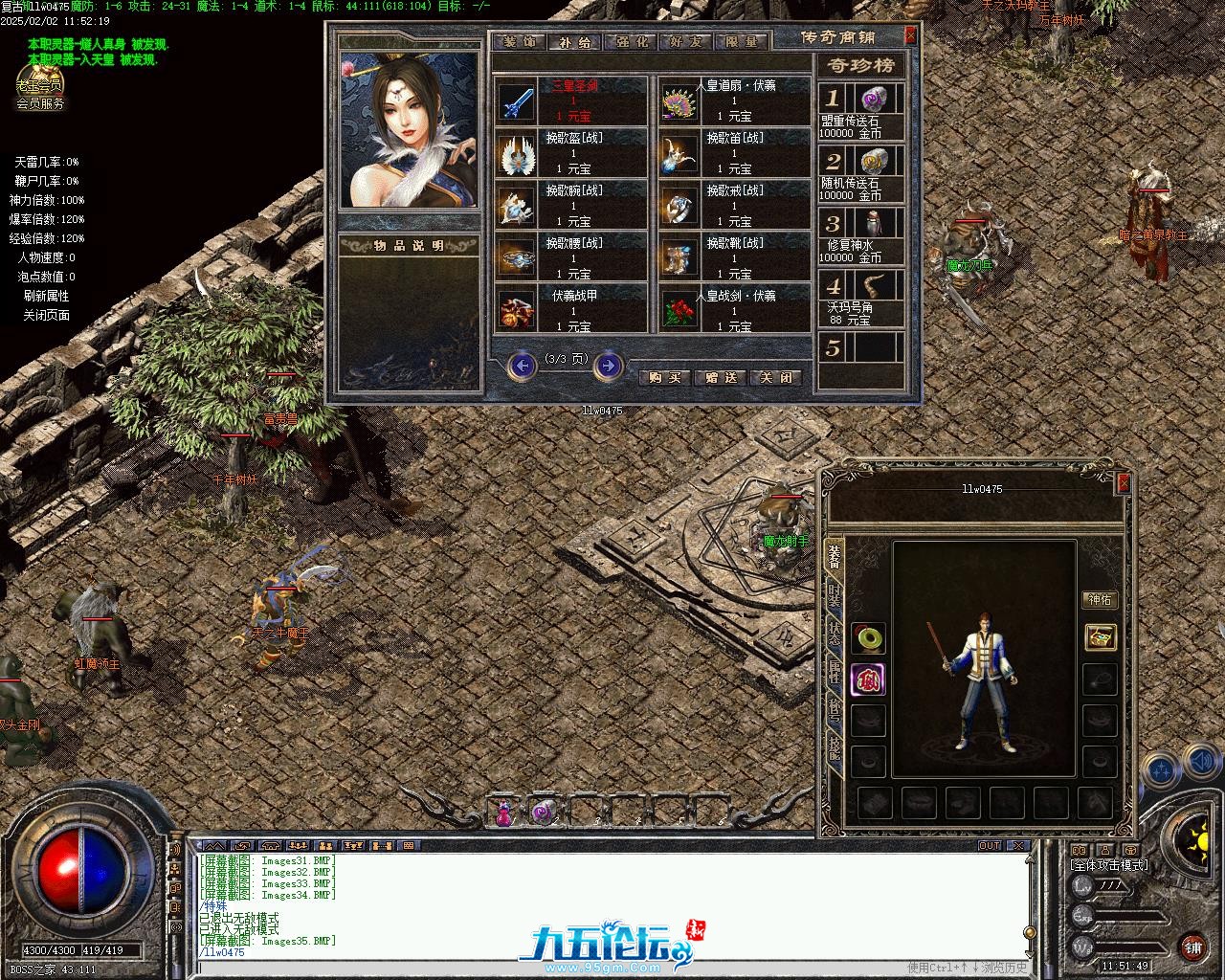Click the 神佑 button on character panel

point(1100,600)
